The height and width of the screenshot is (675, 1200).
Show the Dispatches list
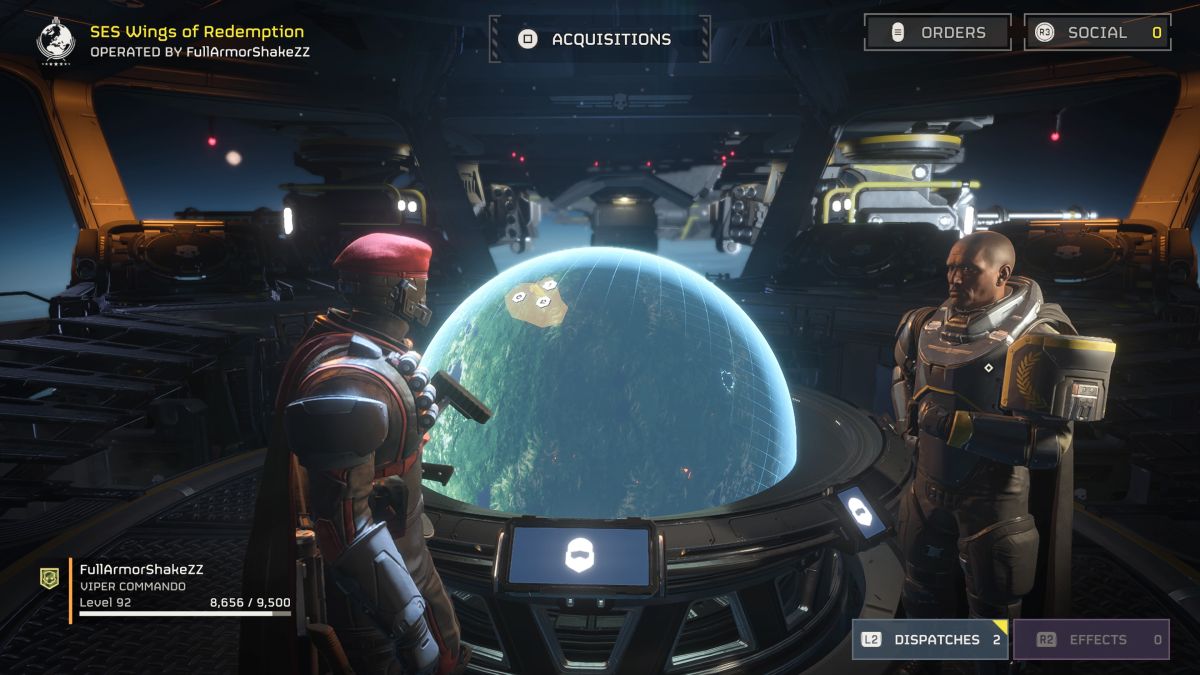(x=930, y=640)
